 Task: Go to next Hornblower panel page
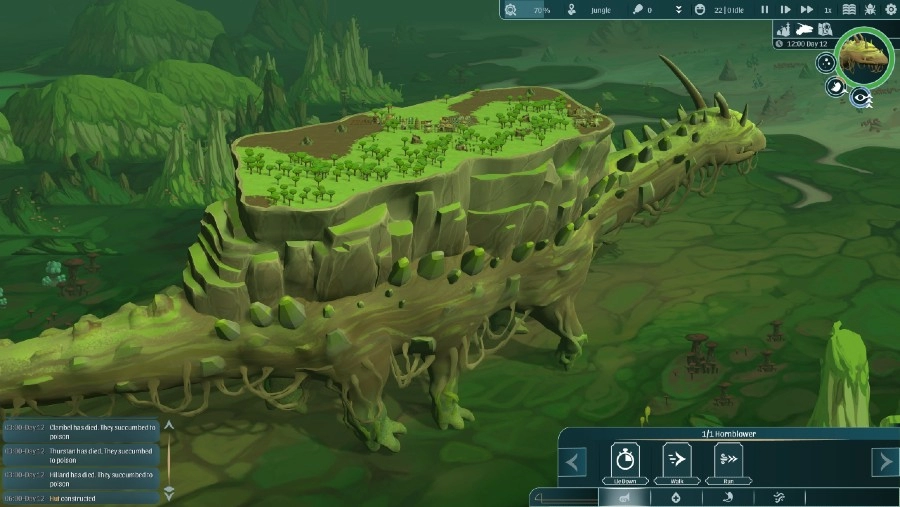click(885, 462)
